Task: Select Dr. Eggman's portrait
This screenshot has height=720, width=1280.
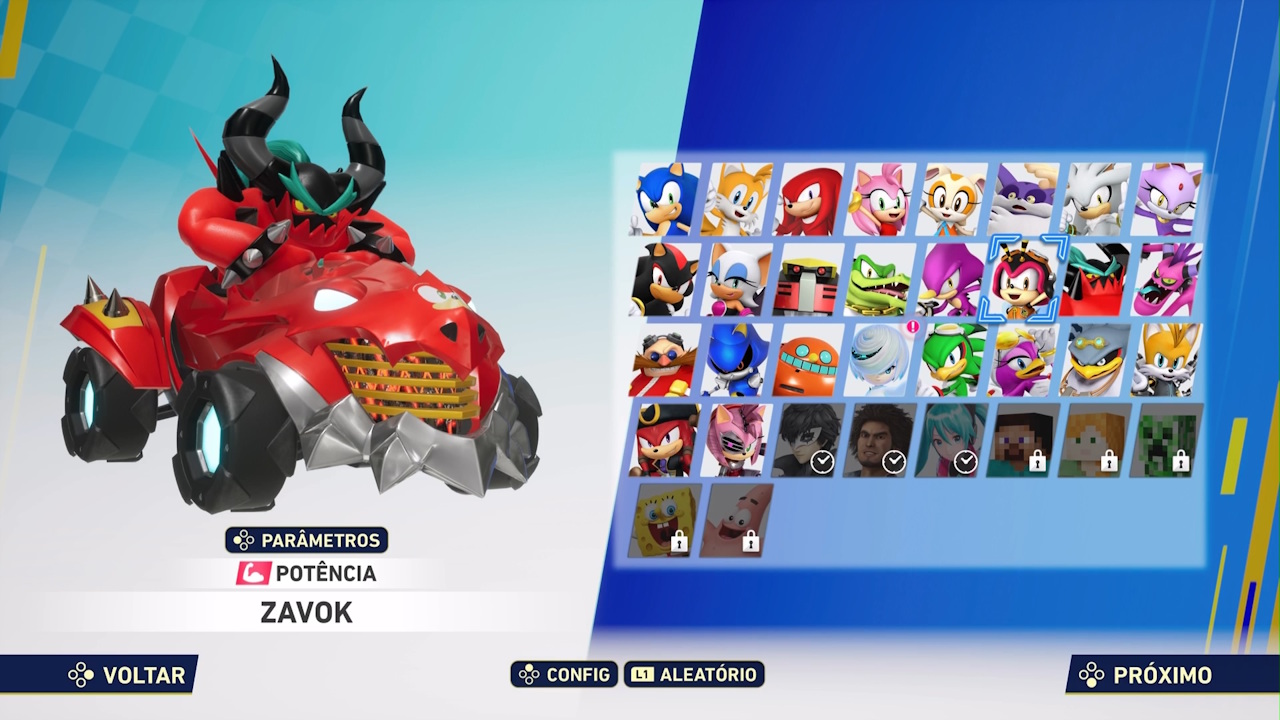Action: [x=663, y=360]
